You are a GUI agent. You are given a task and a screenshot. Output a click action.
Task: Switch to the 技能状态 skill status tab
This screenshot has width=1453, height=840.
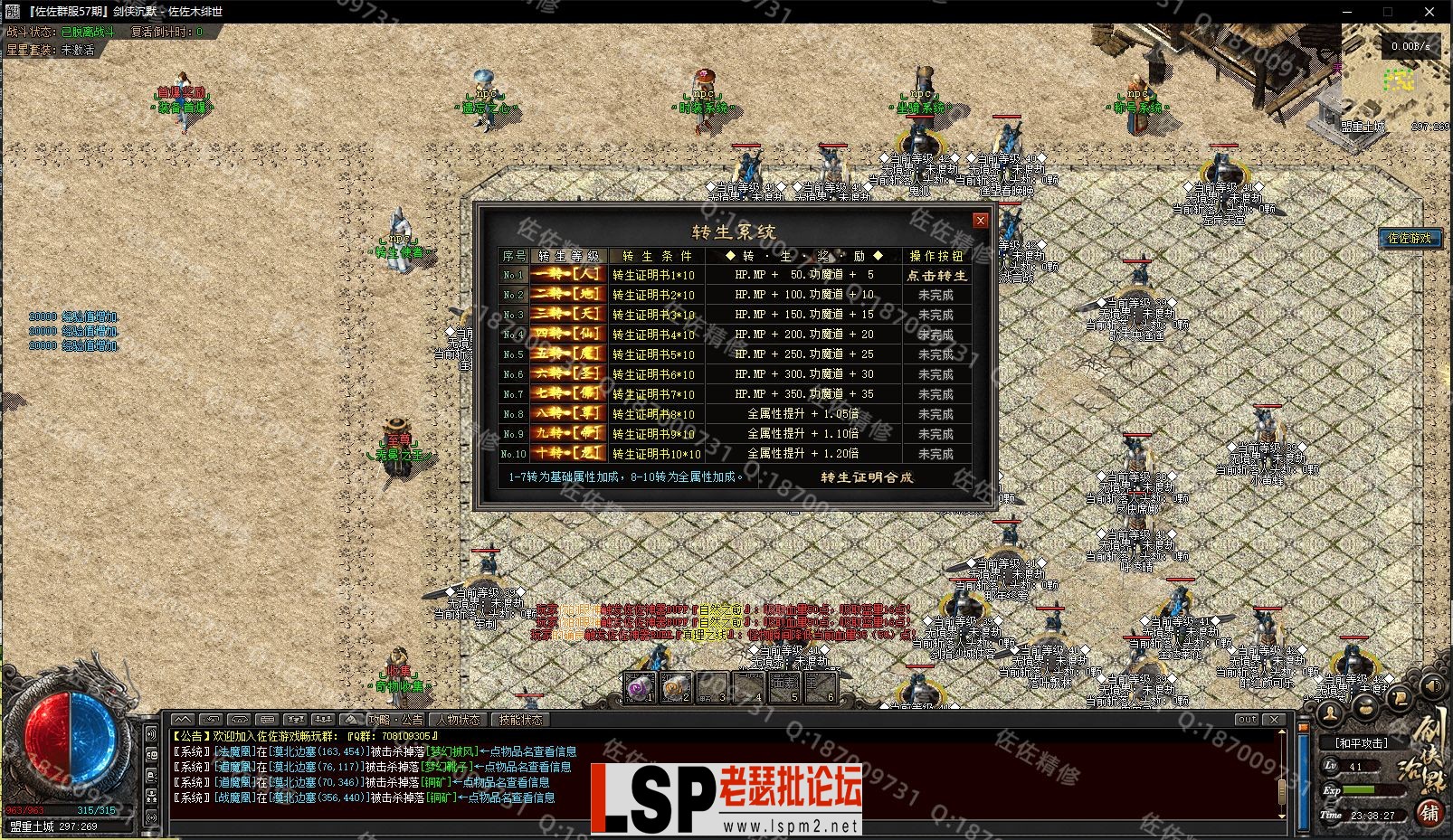pyautogui.click(x=520, y=720)
